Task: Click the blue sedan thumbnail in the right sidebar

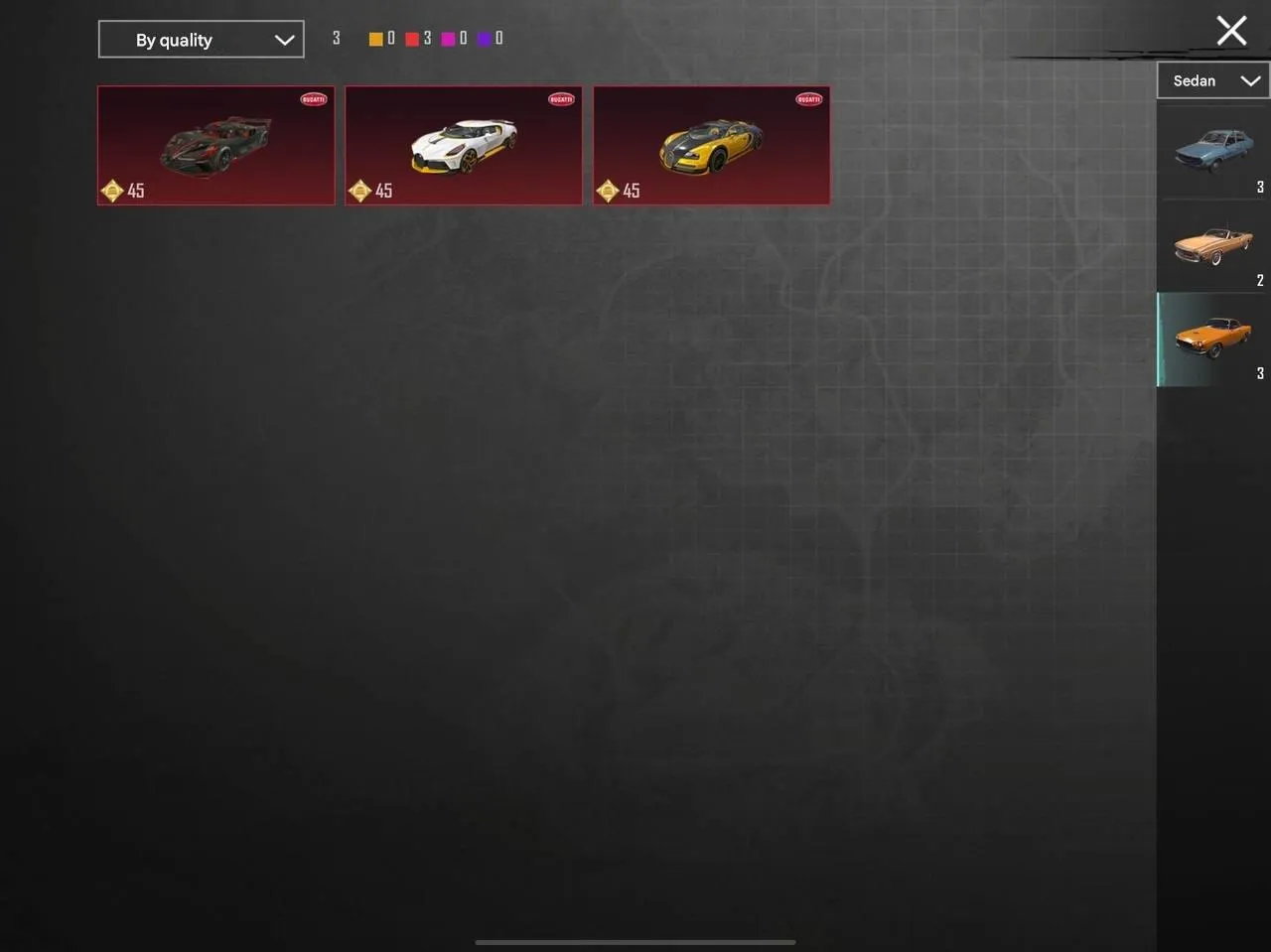Action: tap(1211, 151)
